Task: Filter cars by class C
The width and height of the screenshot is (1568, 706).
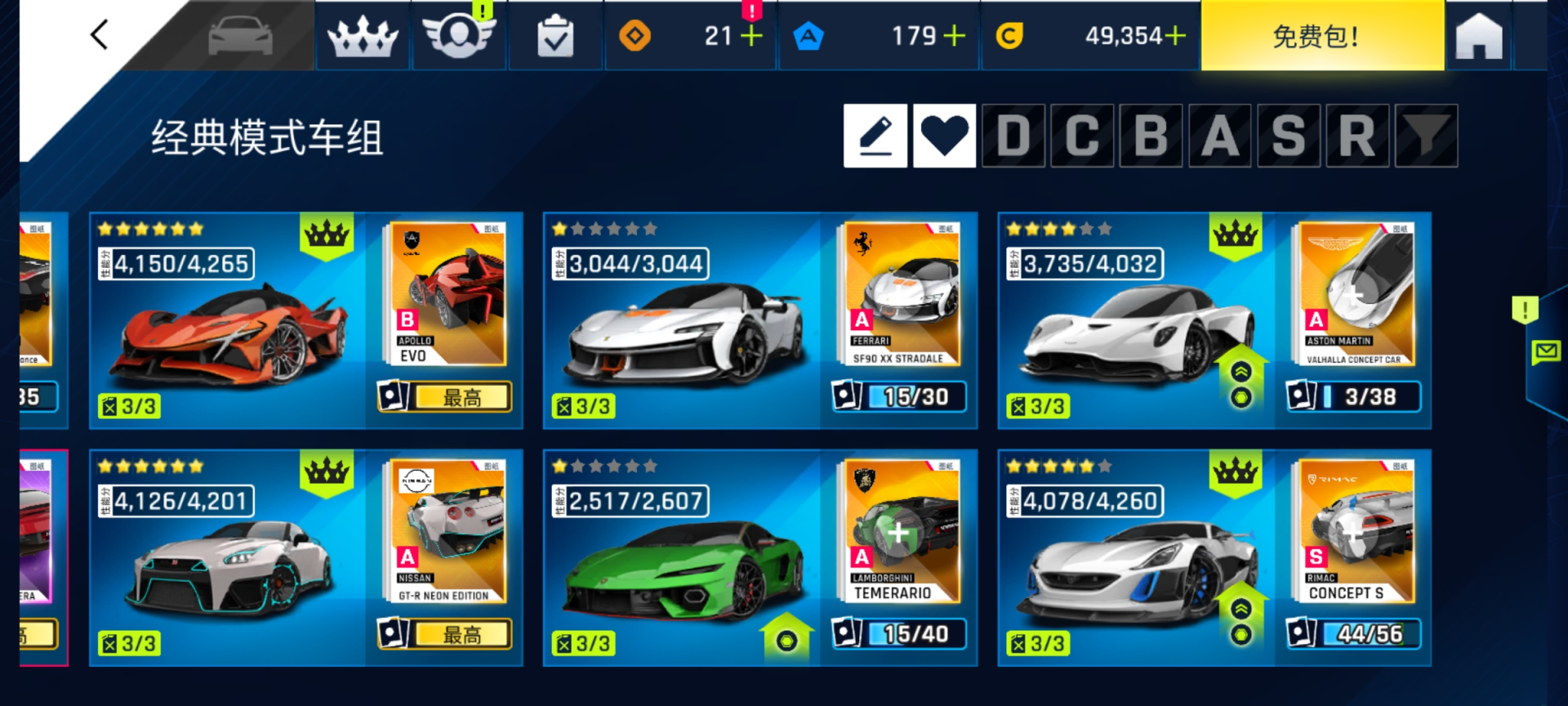Action: (1082, 136)
